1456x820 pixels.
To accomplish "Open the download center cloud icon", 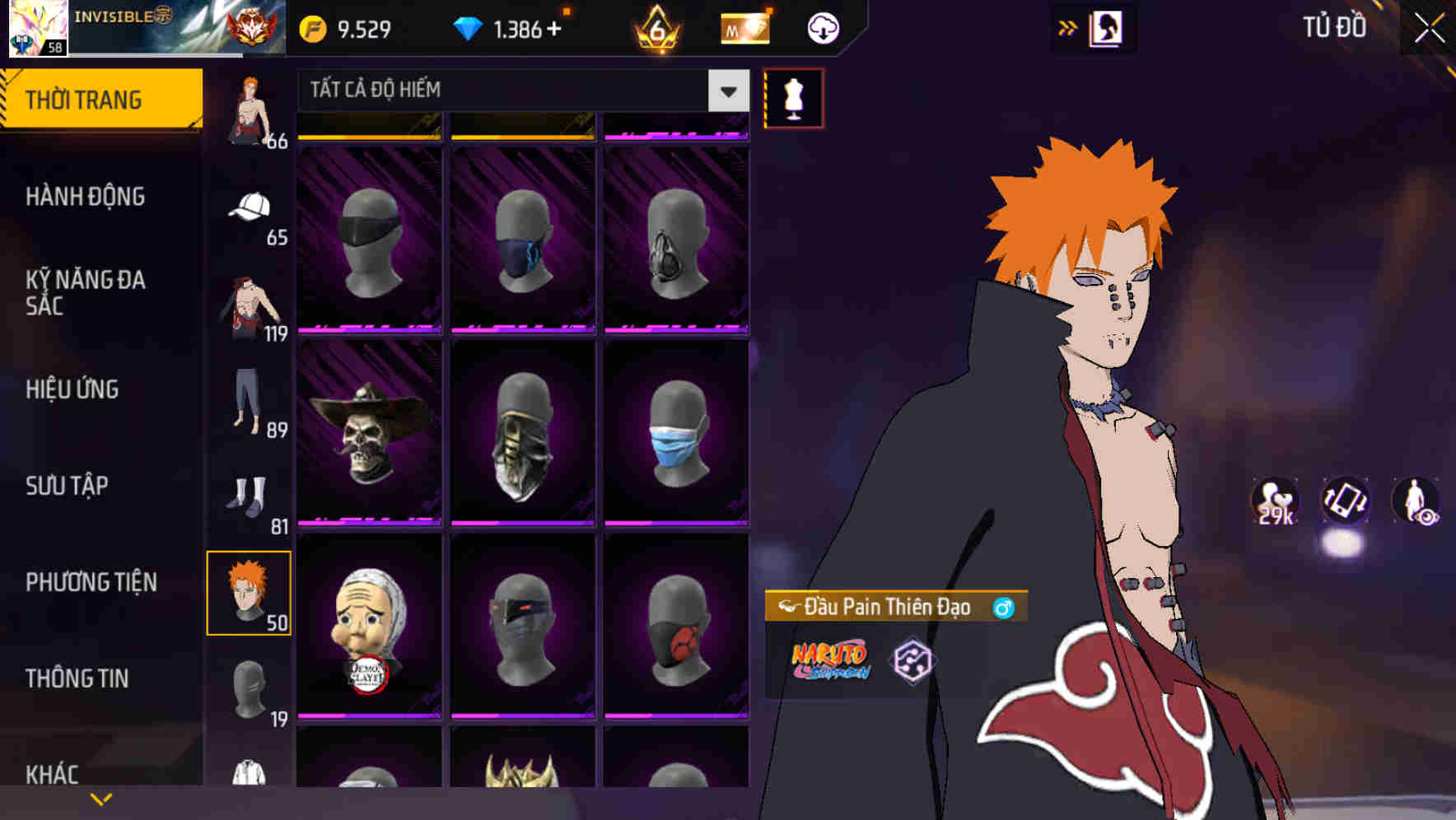I will 819,28.
